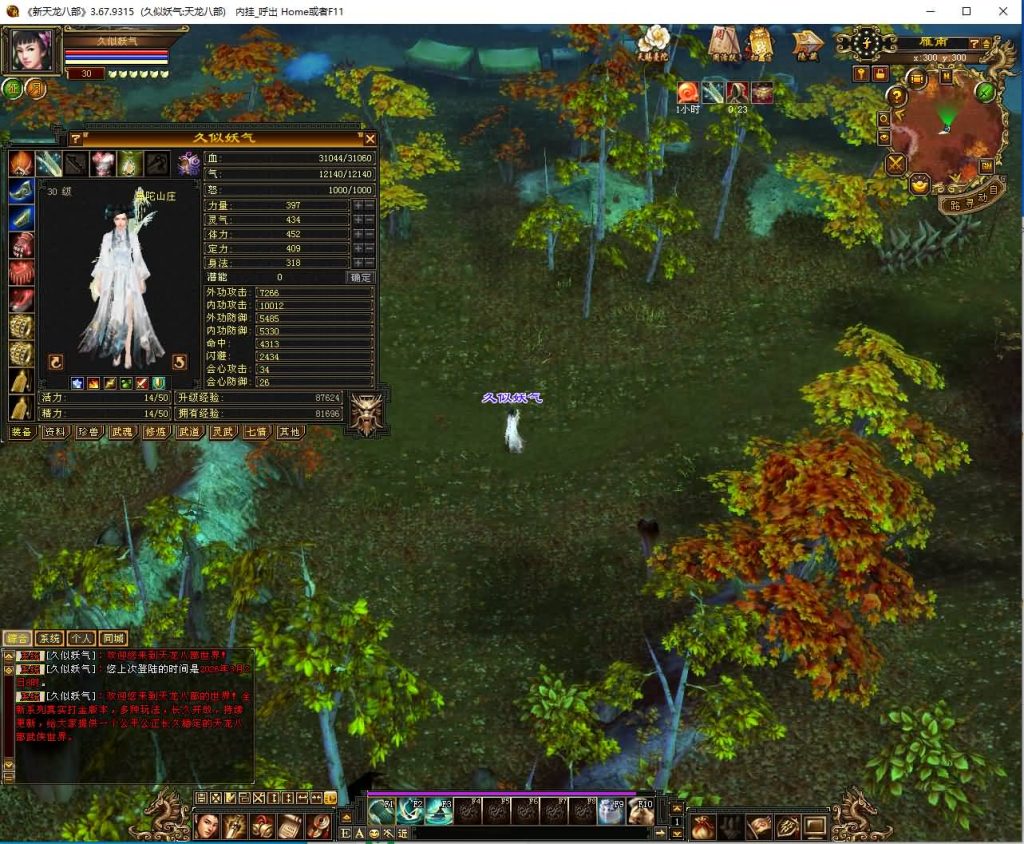Open the character panel help button
The width and height of the screenshot is (1024, 844).
tap(75, 139)
